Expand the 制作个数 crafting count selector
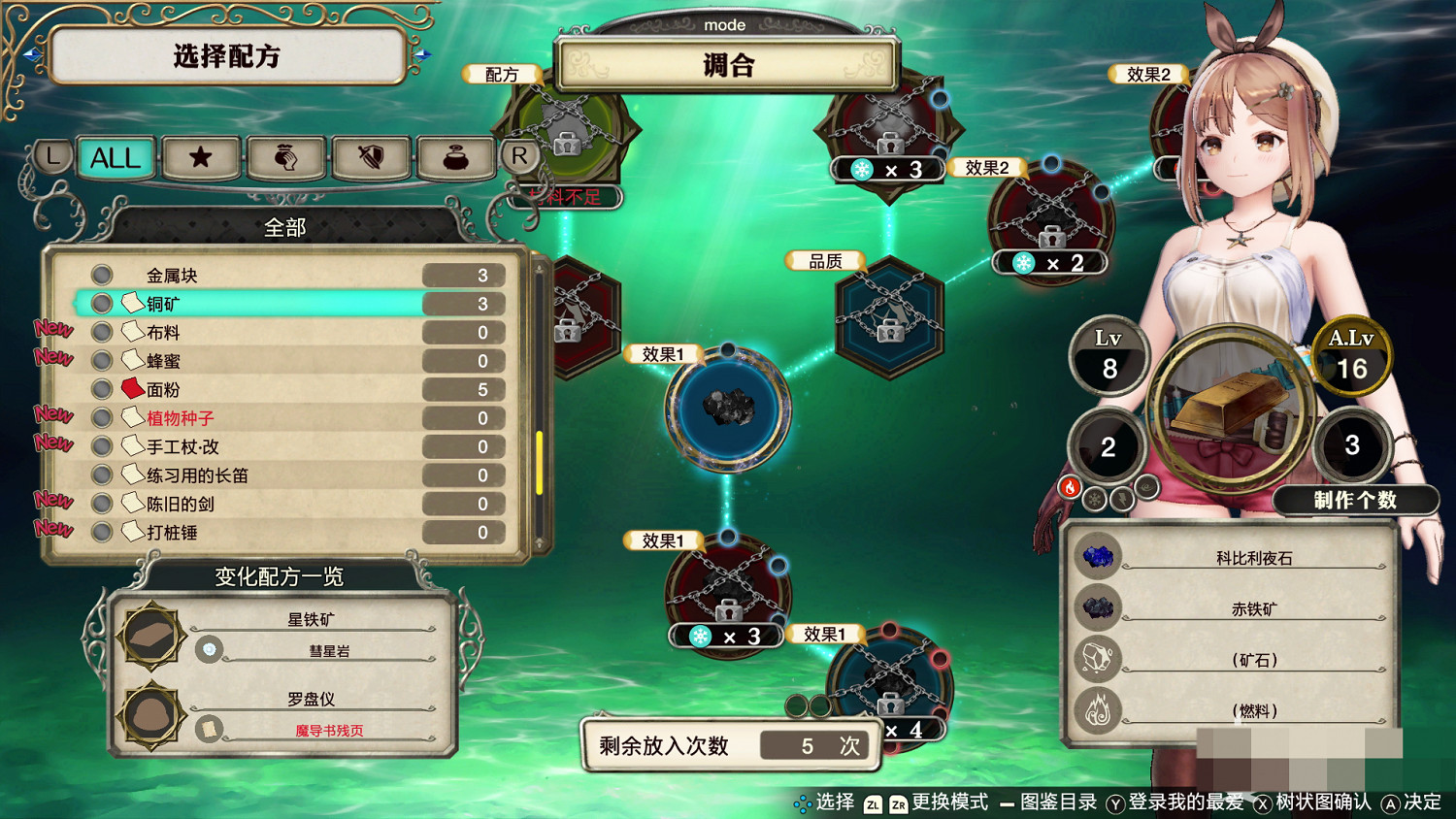Image resolution: width=1456 pixels, height=819 pixels. point(1356,502)
